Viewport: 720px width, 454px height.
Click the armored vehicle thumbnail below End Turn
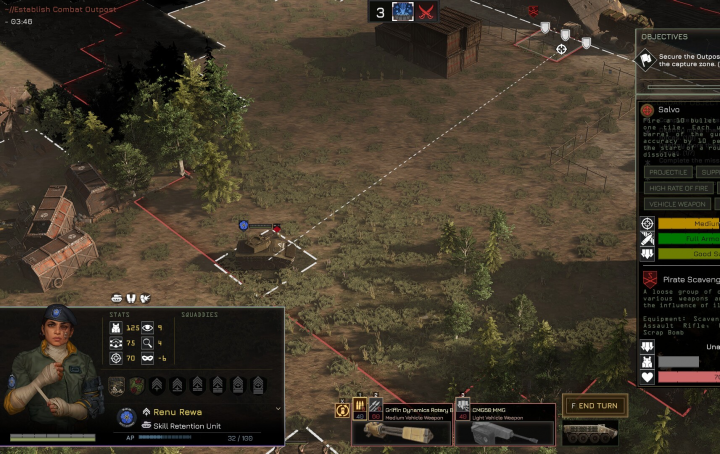[x=589, y=433]
